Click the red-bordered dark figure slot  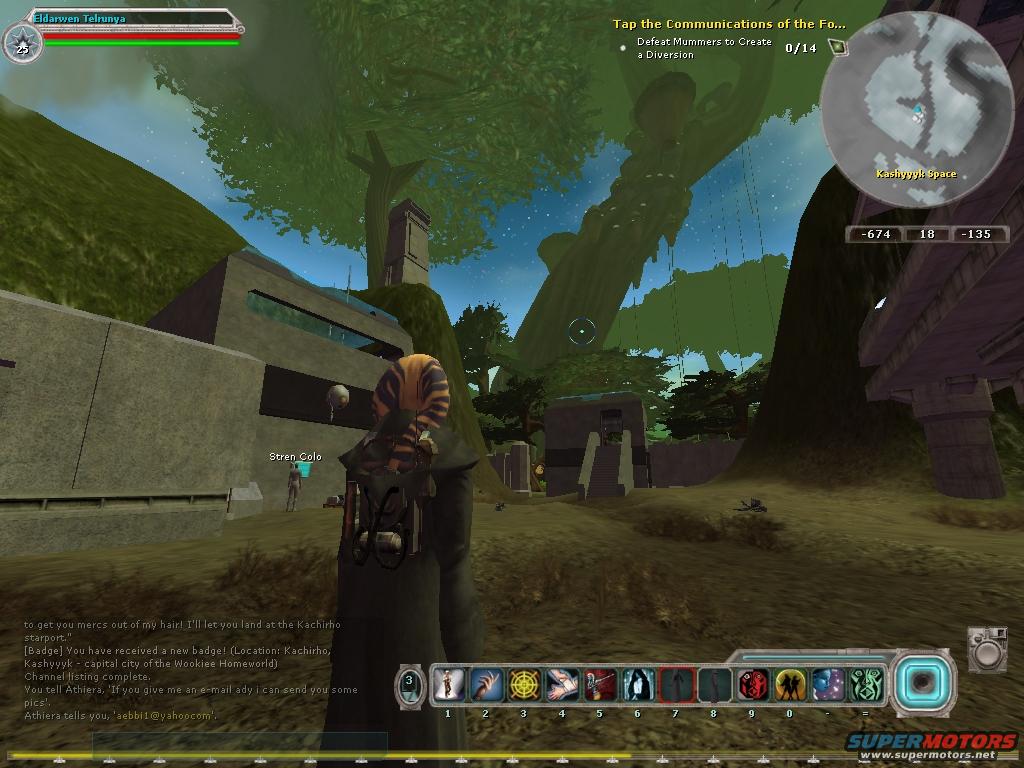coord(676,685)
